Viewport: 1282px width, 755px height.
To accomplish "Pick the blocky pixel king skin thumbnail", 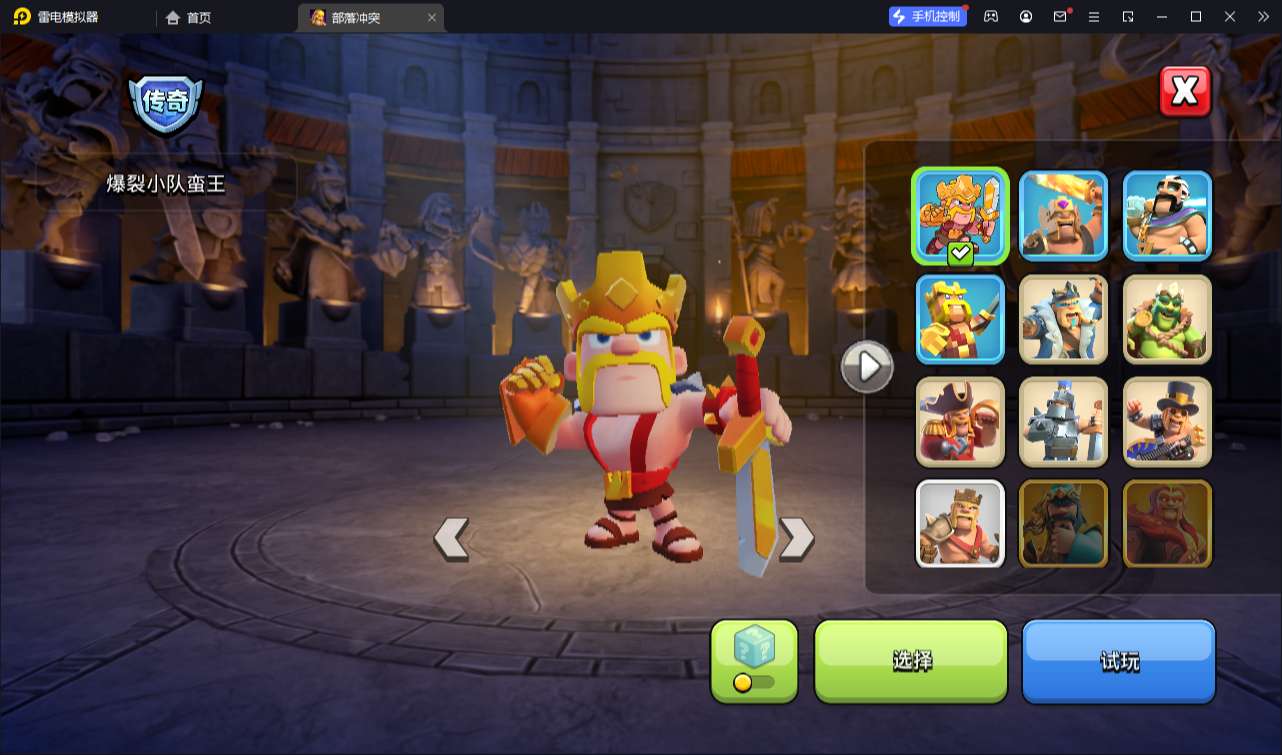I will [x=960, y=319].
